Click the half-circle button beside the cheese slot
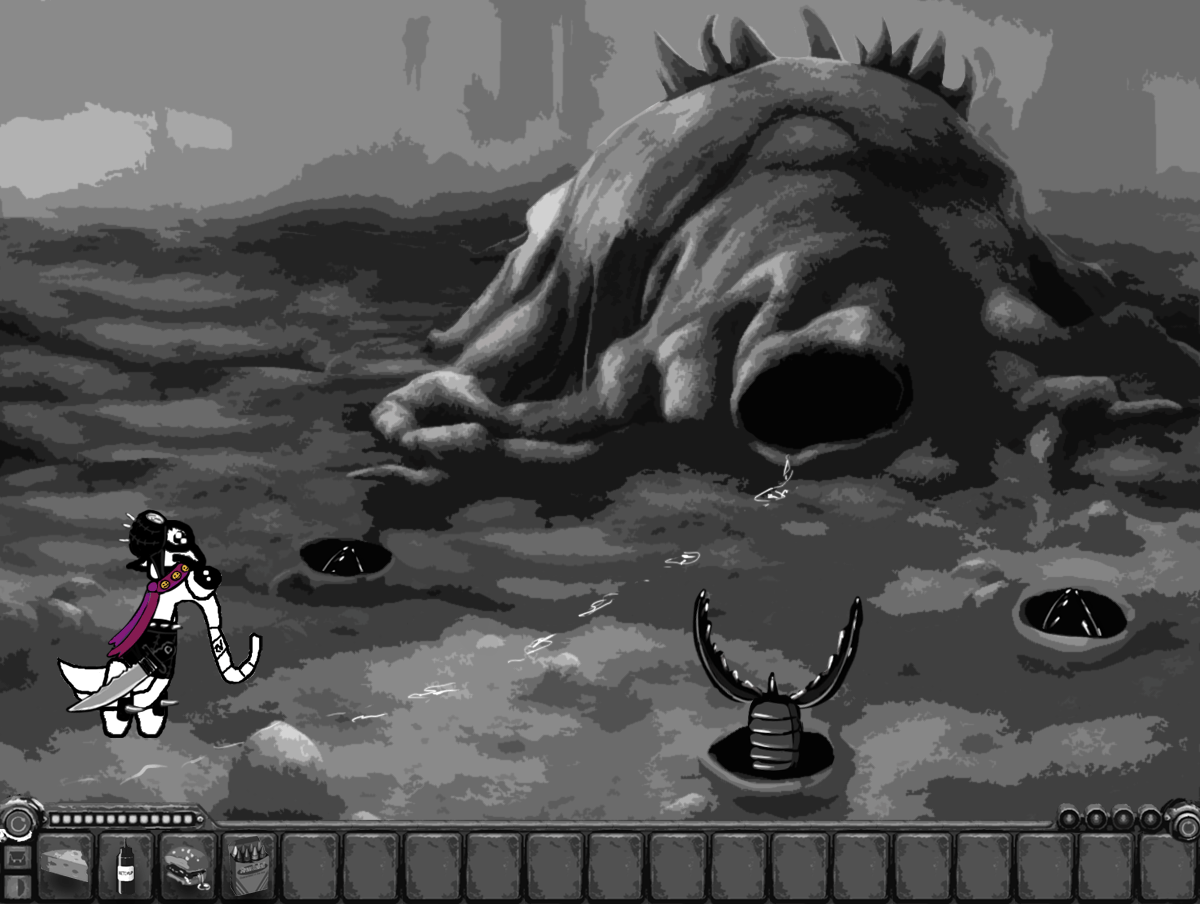The image size is (1200, 904). pyautogui.click(x=16, y=886)
